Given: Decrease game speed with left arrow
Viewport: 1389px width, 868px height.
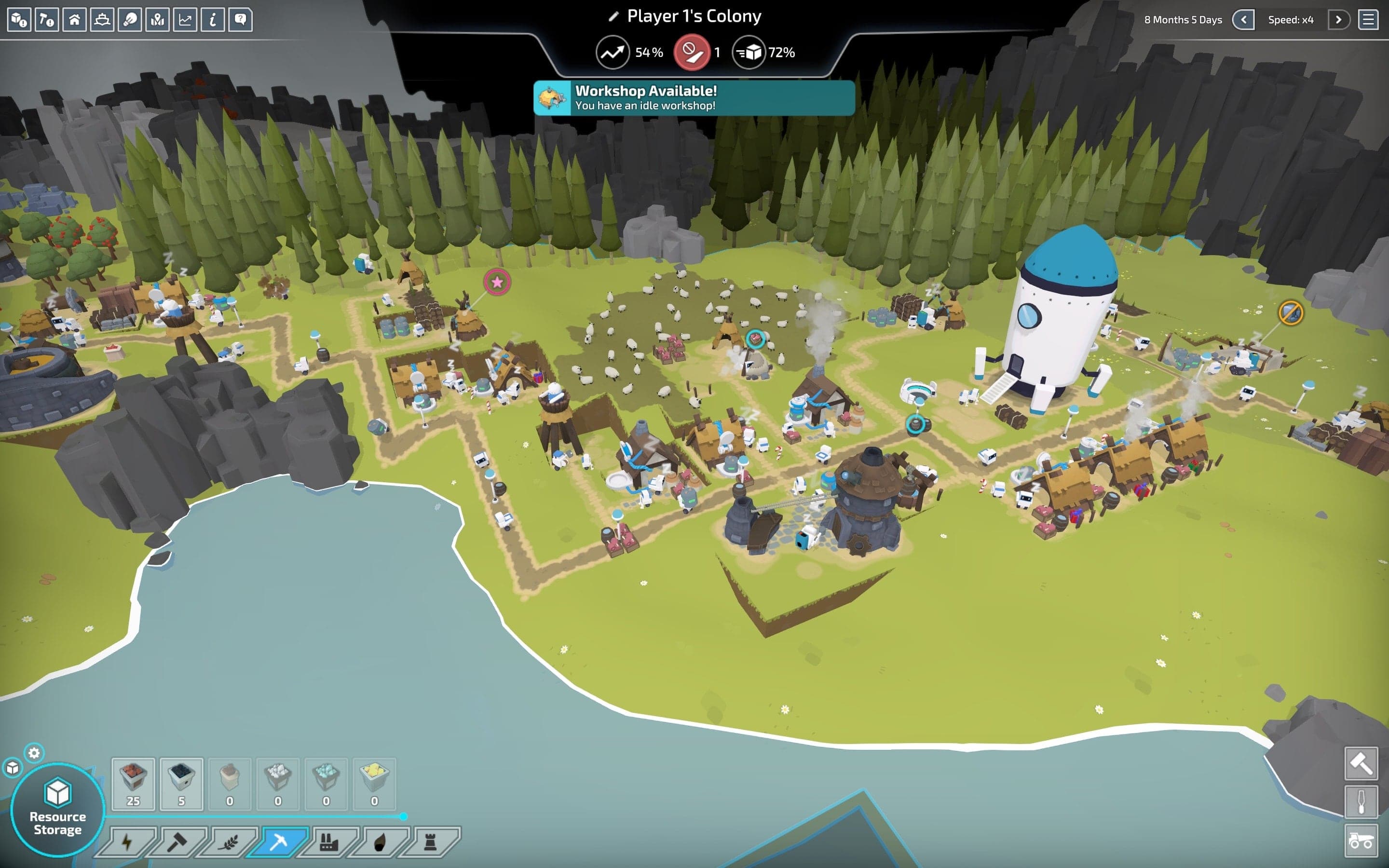Looking at the screenshot, I should [1243, 20].
